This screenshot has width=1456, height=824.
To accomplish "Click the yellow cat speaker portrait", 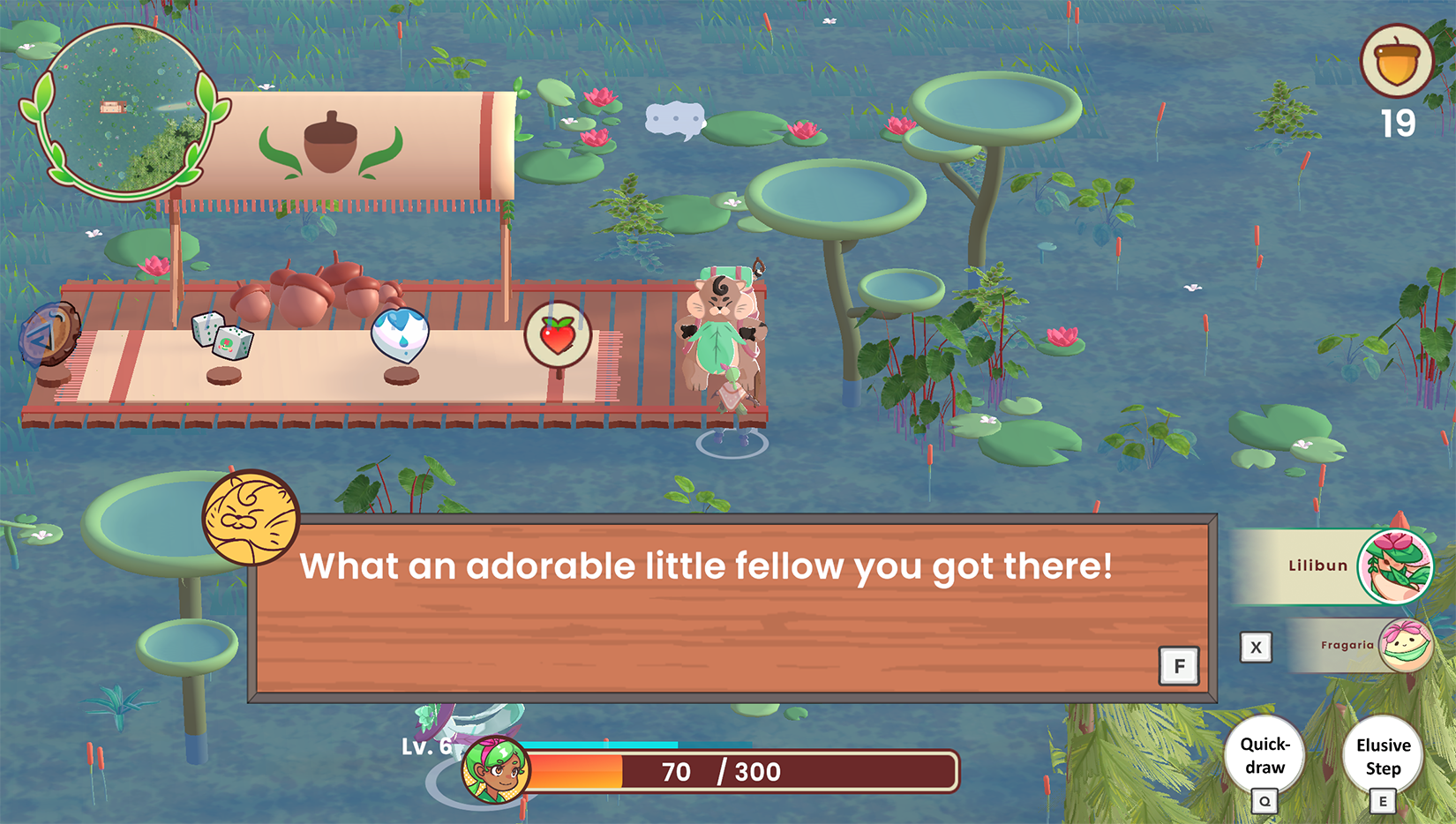I will (251, 518).
